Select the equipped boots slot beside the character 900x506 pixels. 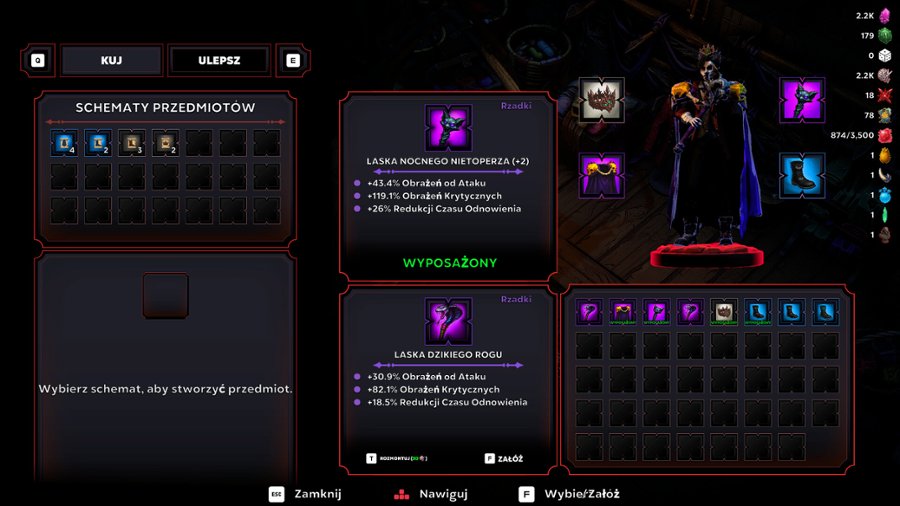pos(802,175)
